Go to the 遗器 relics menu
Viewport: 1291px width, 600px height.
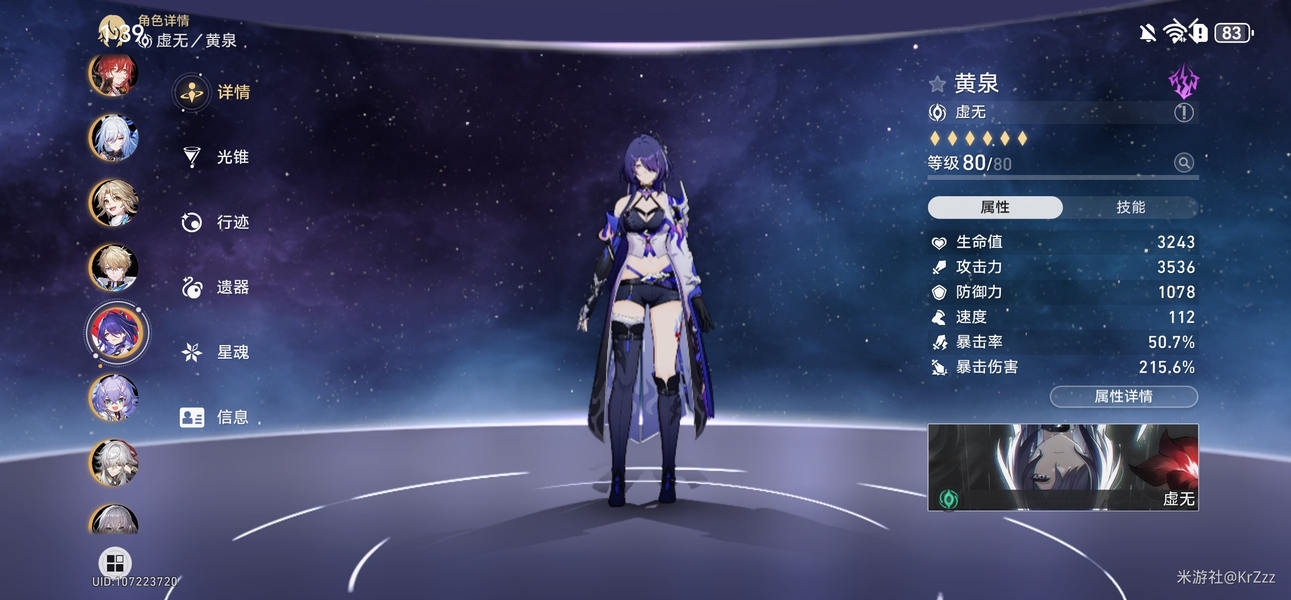215,287
